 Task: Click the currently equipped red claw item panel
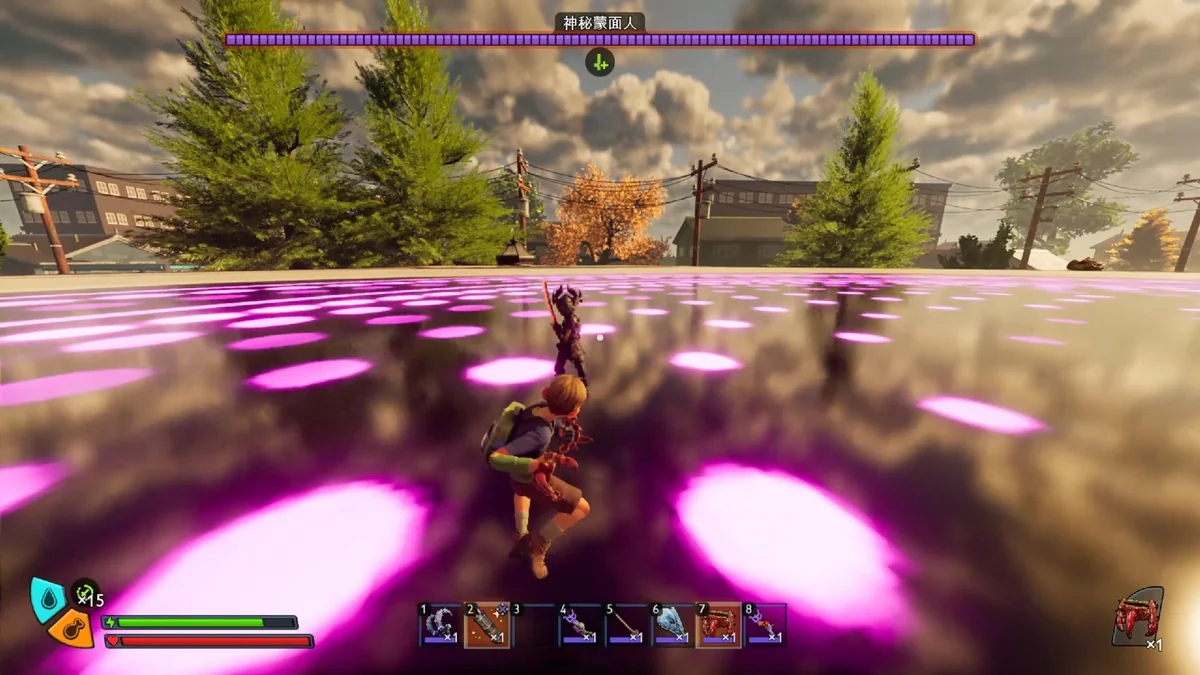click(x=1138, y=617)
